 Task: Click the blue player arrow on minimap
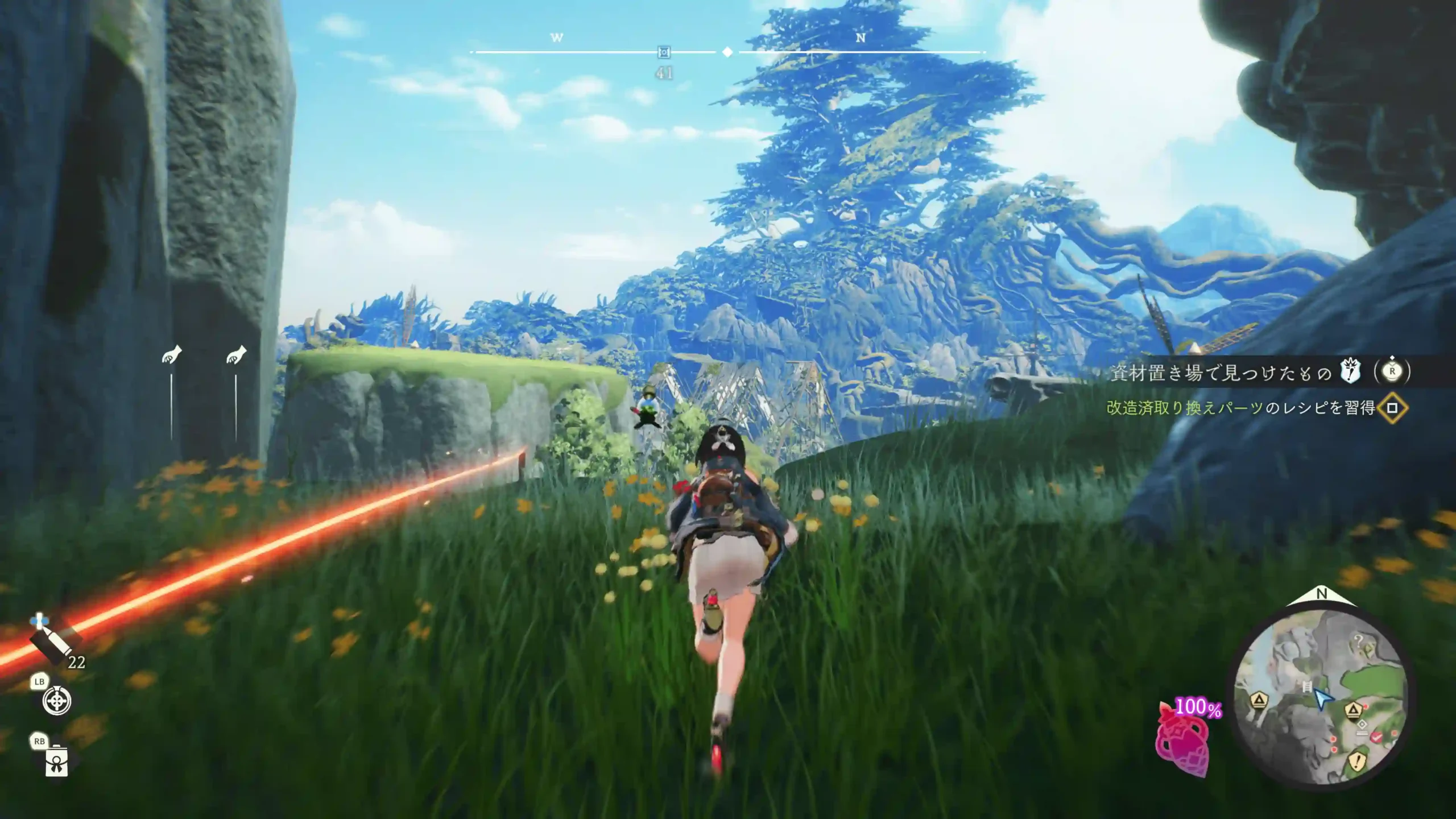pos(1323,699)
